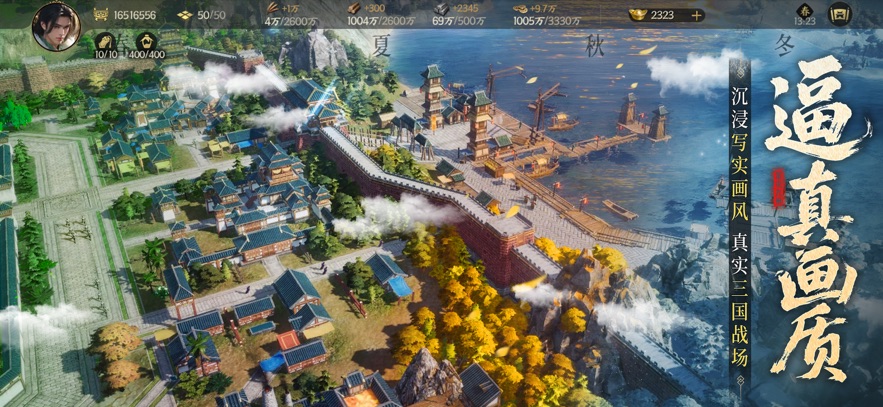Click the gold ingot currency icon
Viewport: 883px width, 407px height.
click(636, 15)
